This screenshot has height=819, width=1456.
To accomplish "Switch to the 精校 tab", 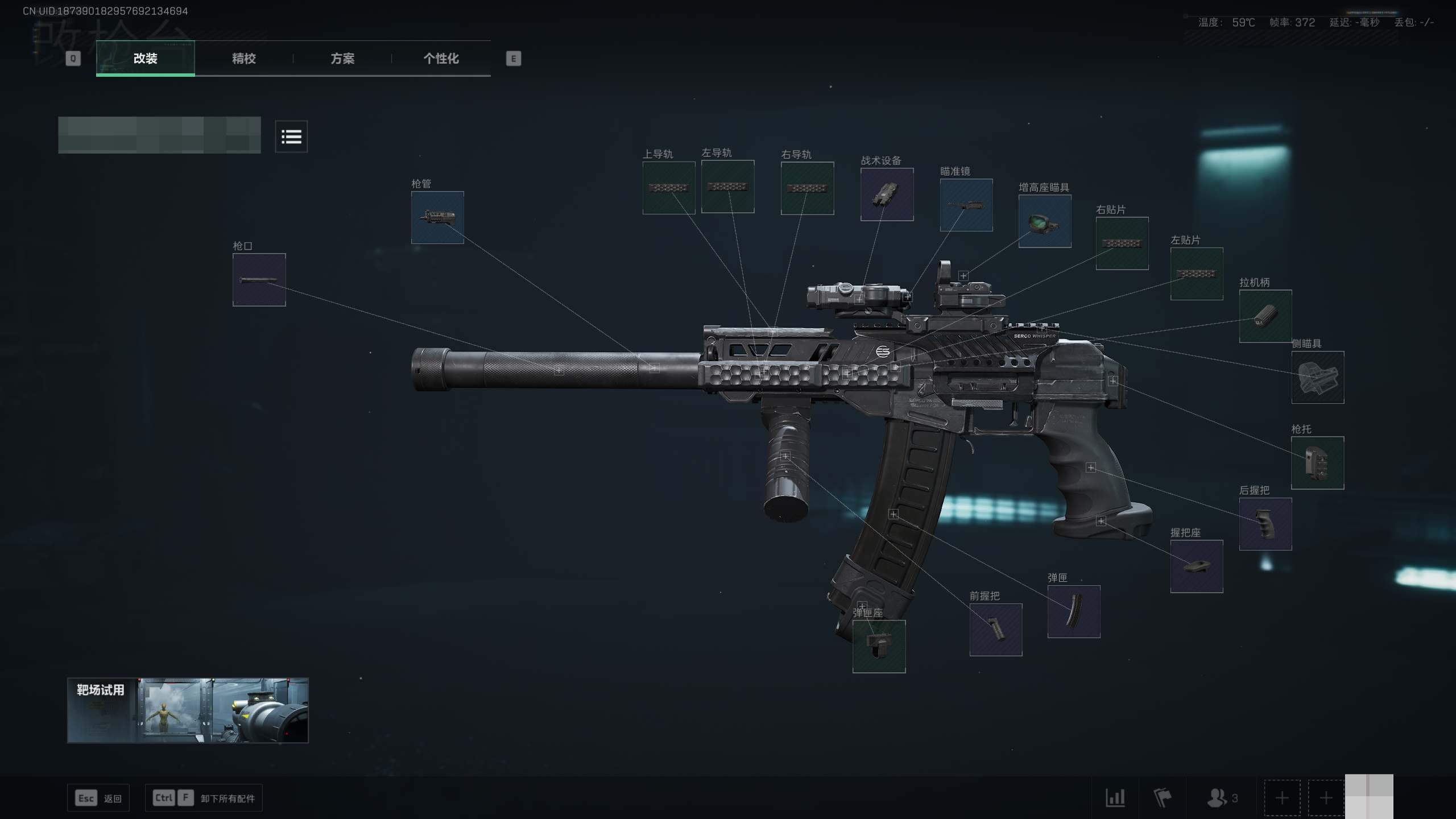I will (243, 59).
